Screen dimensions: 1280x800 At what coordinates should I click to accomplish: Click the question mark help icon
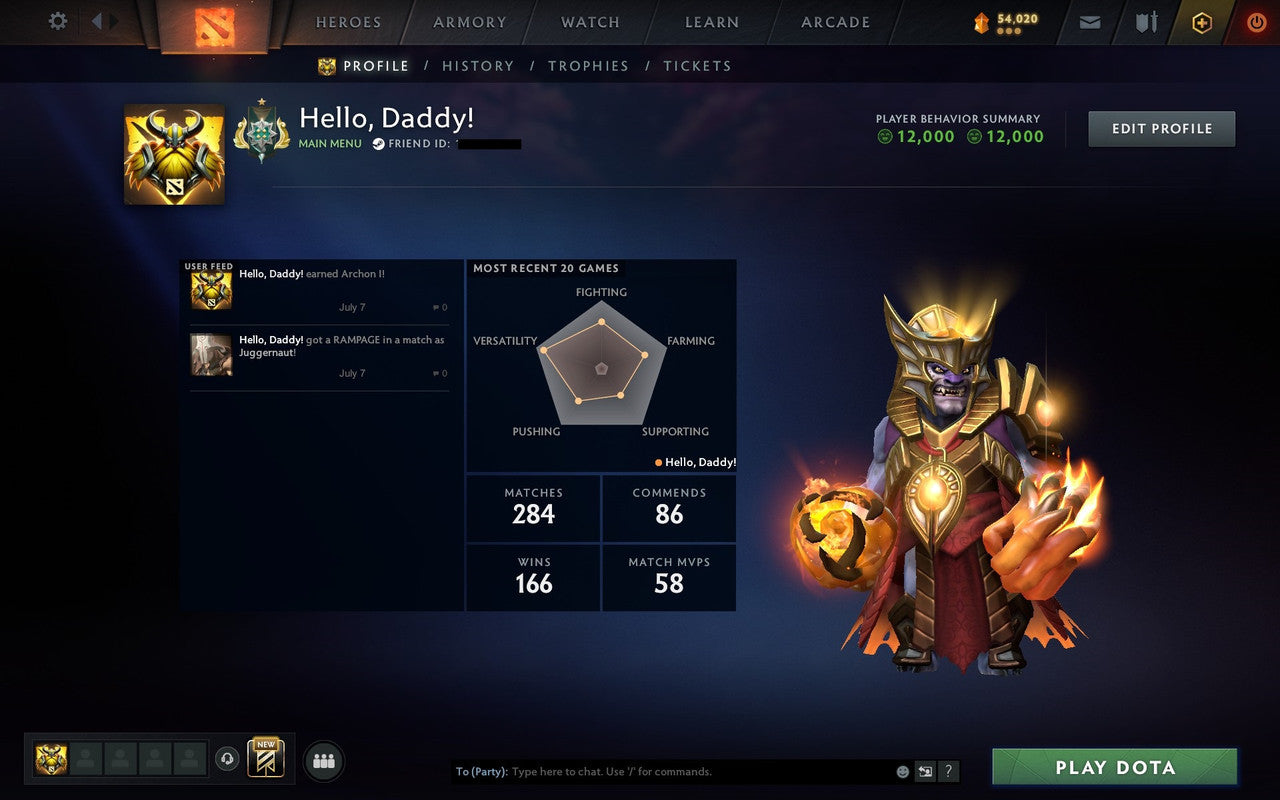point(948,771)
